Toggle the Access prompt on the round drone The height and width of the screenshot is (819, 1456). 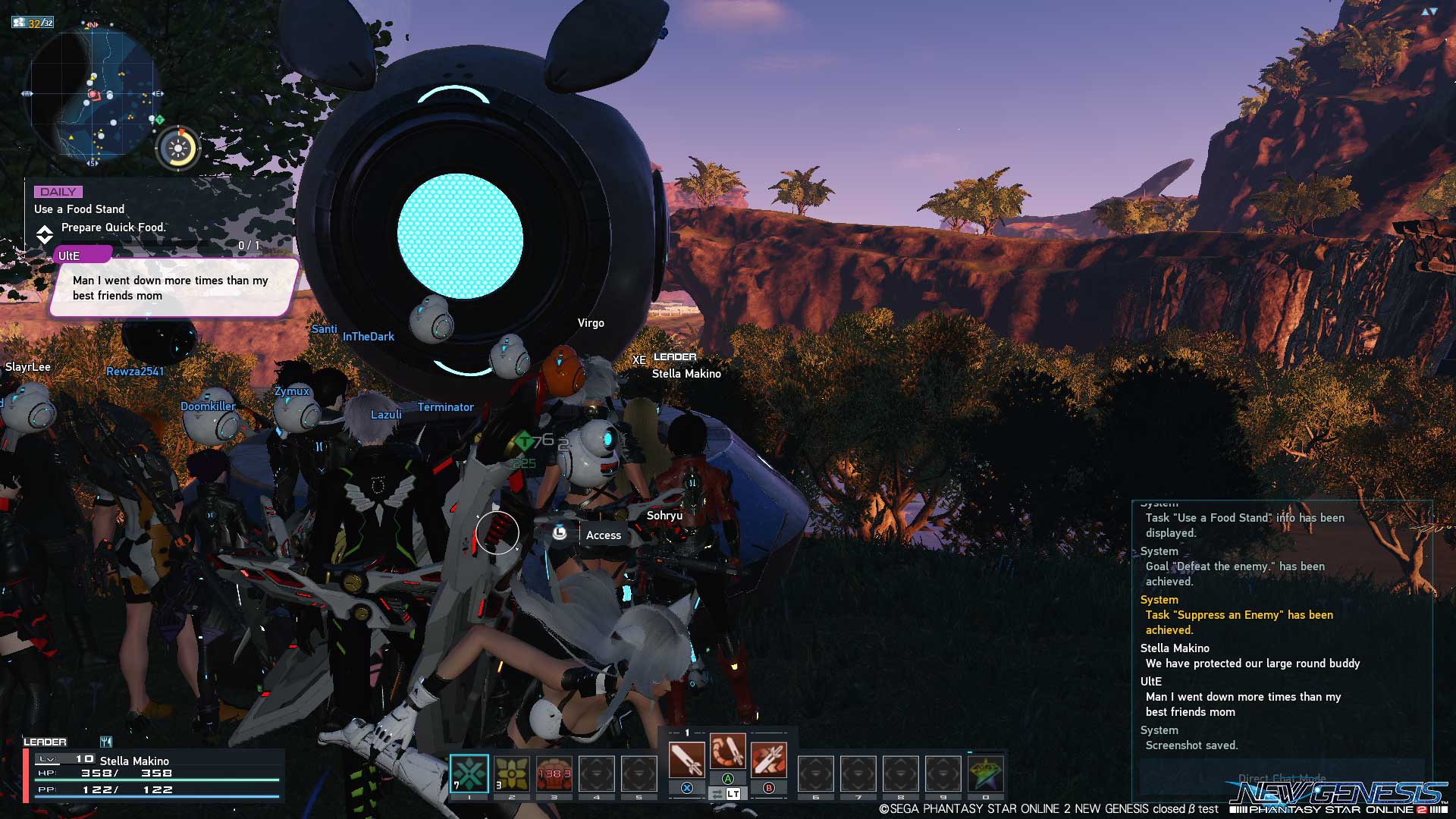(603, 535)
